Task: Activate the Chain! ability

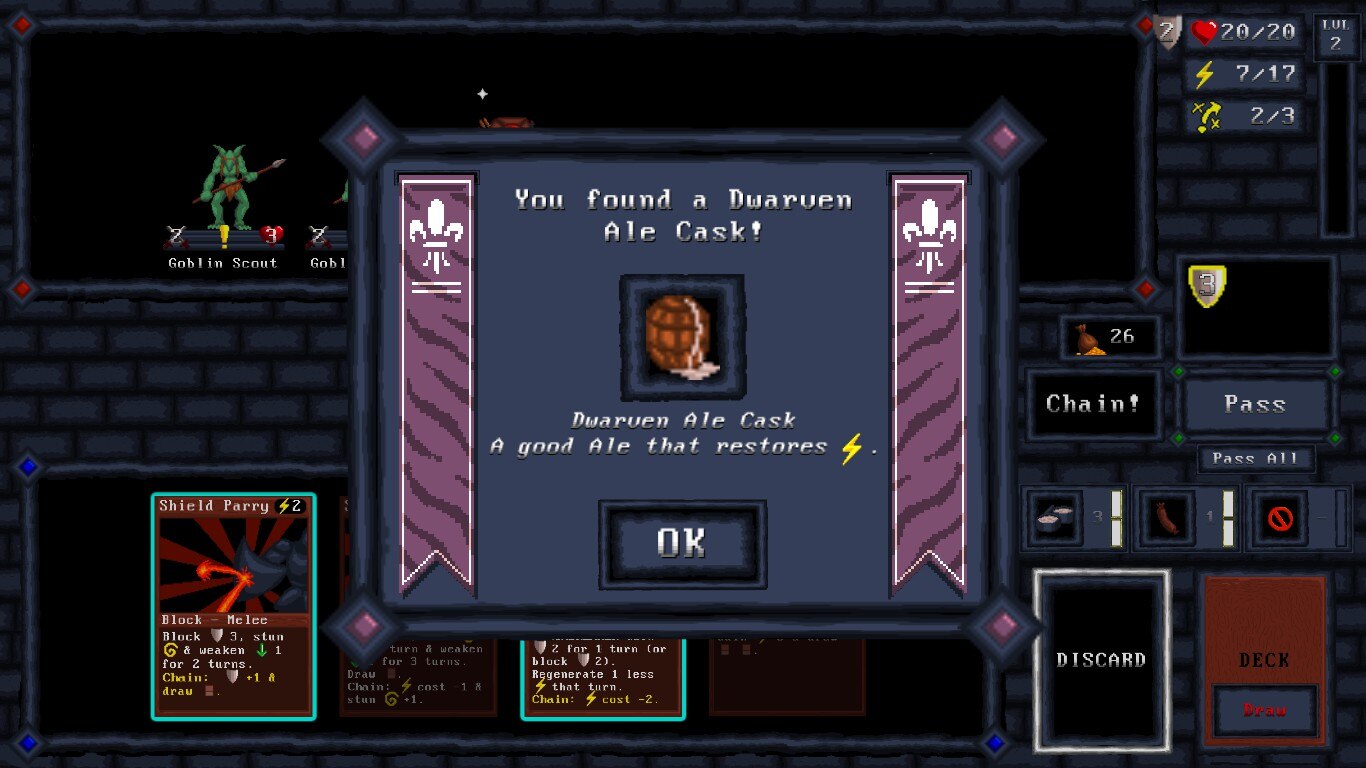Action: click(x=1094, y=404)
